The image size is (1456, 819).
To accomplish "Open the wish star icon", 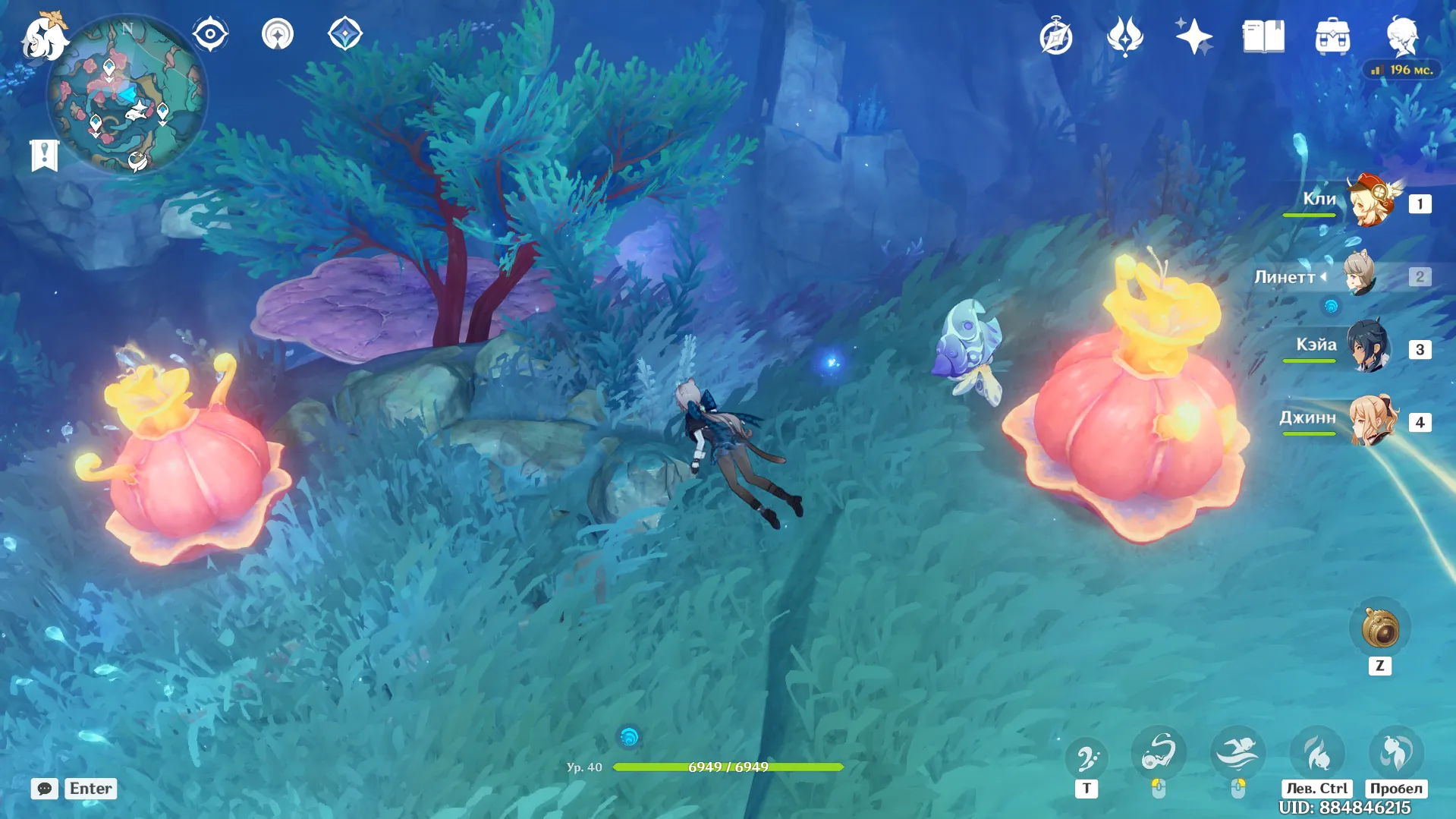I will click(x=1193, y=36).
